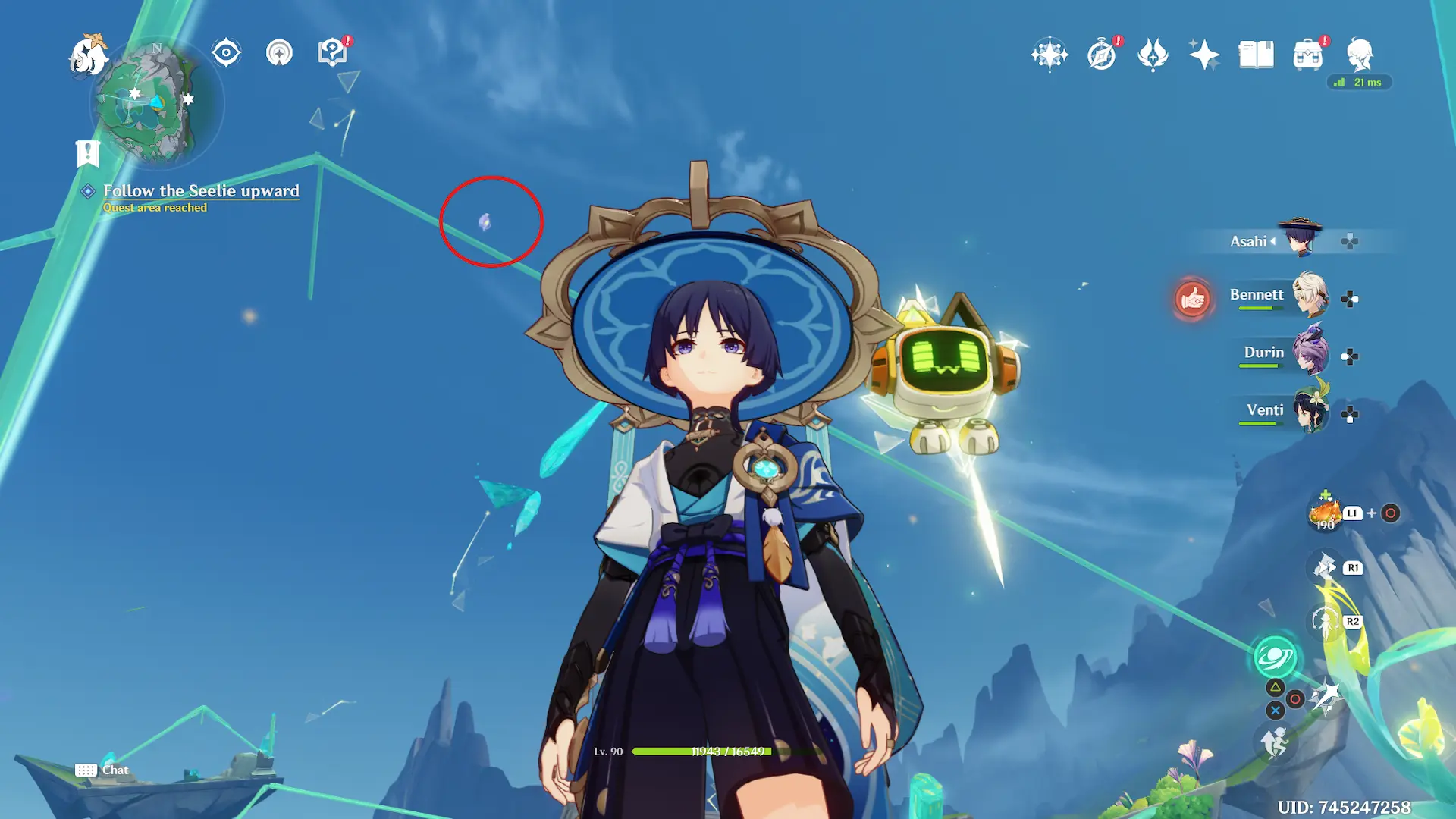Open the Paimon menu icon
1456x819 pixels.
(88, 55)
